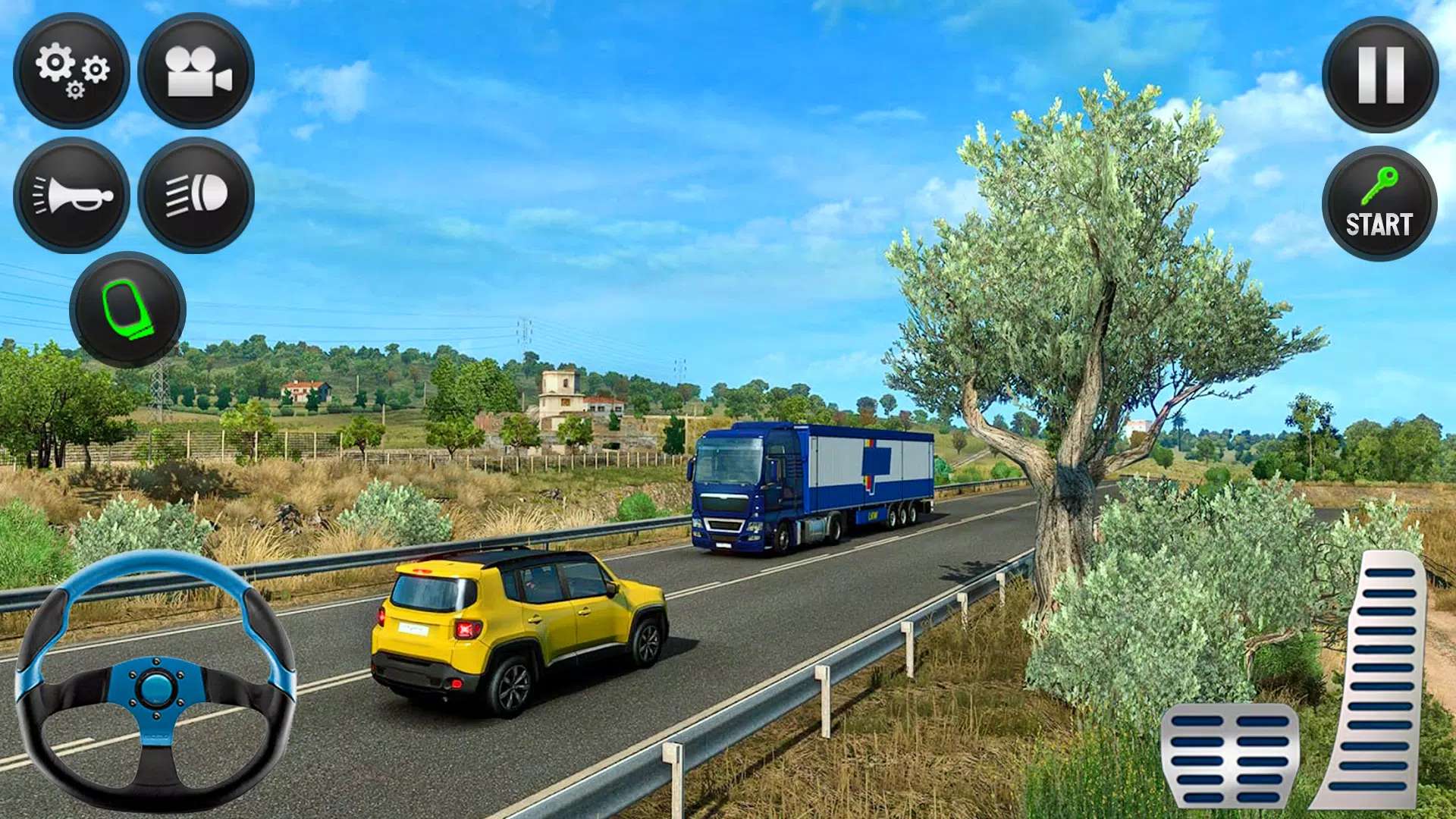
Task: Tap the pause button in top right
Action: tap(1380, 74)
